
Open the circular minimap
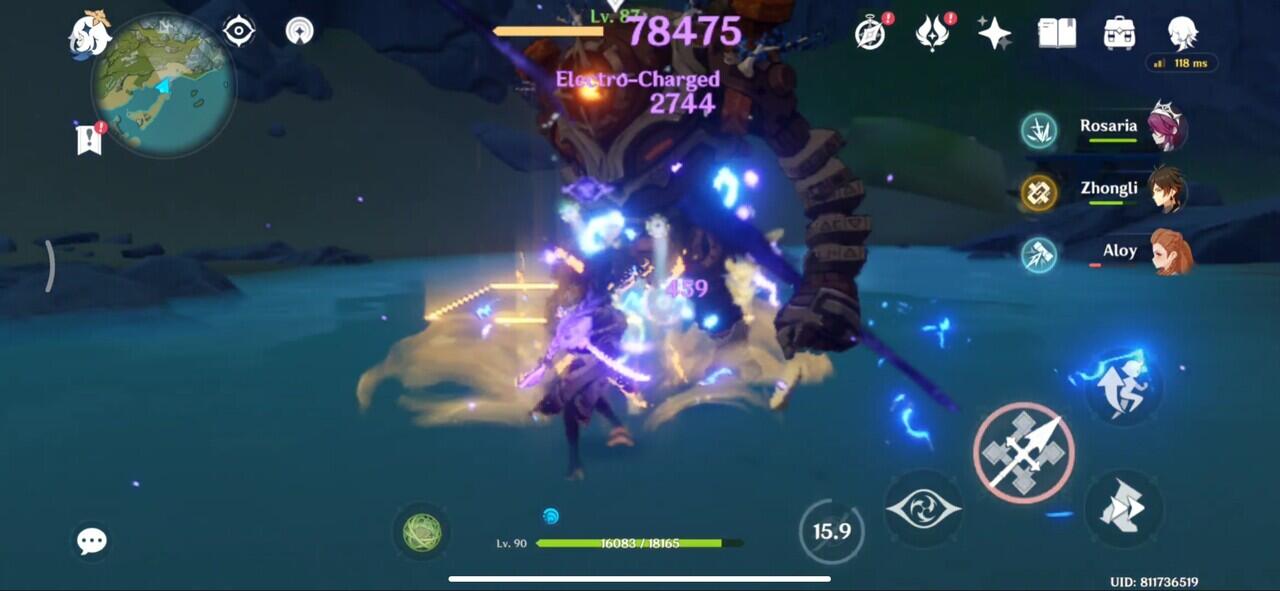(163, 83)
